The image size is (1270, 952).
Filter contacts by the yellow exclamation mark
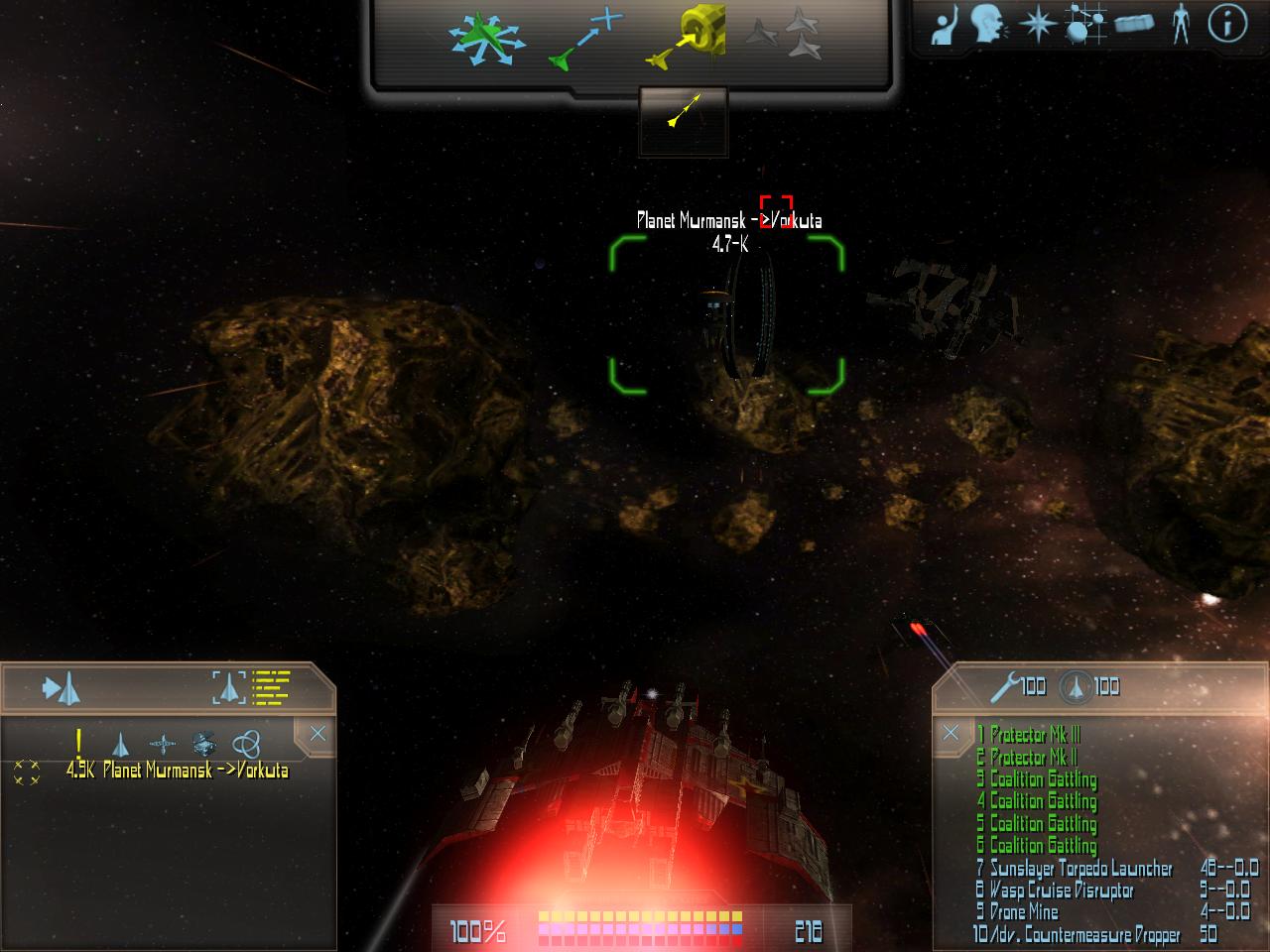pos(79,742)
